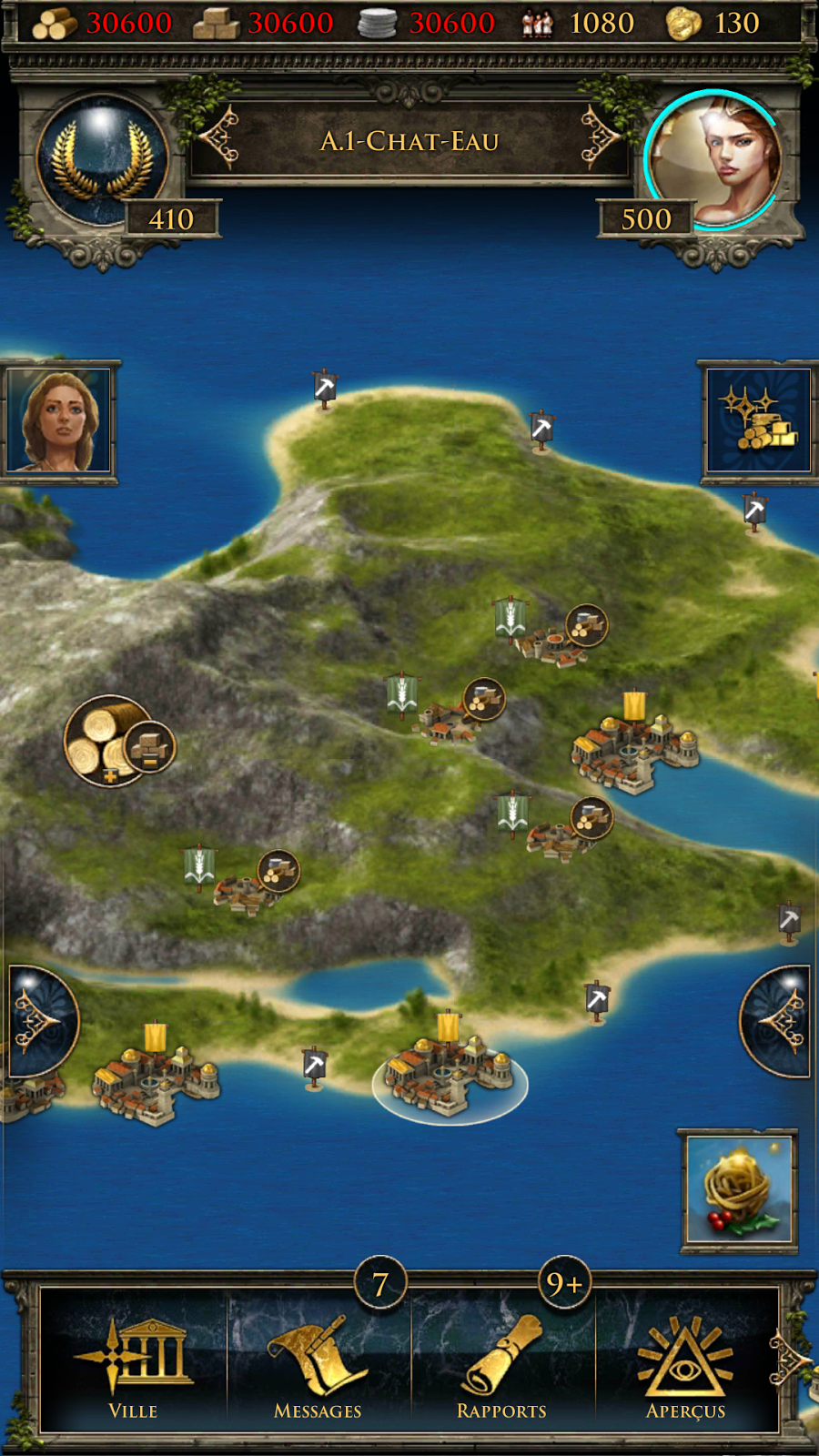This screenshot has height=1456, width=819.
Task: Open the golden rose event icon
Action: (740, 1190)
